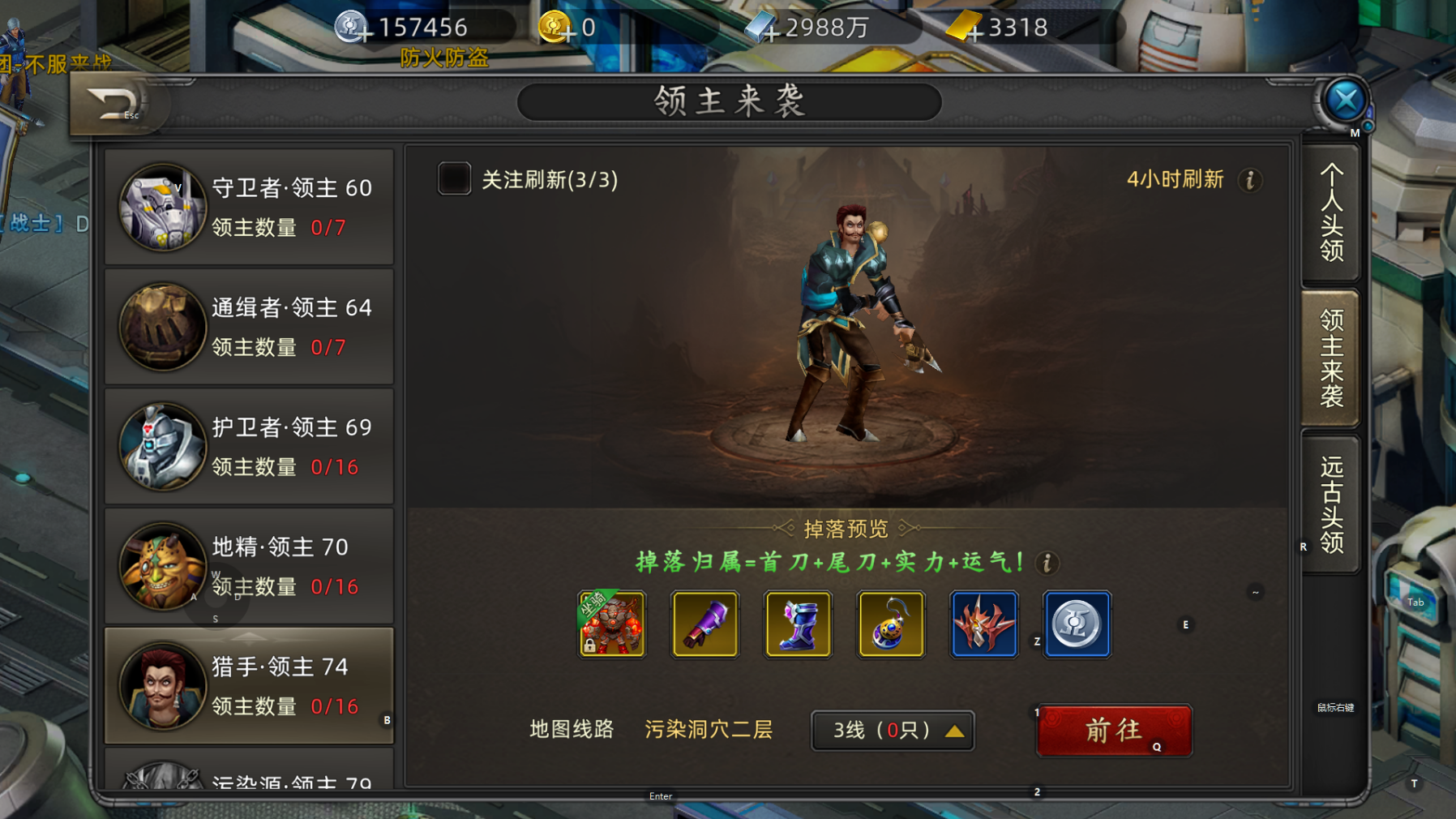Click the mount item icon in drop preview
Screen dimensions: 1456x819
(x=611, y=624)
